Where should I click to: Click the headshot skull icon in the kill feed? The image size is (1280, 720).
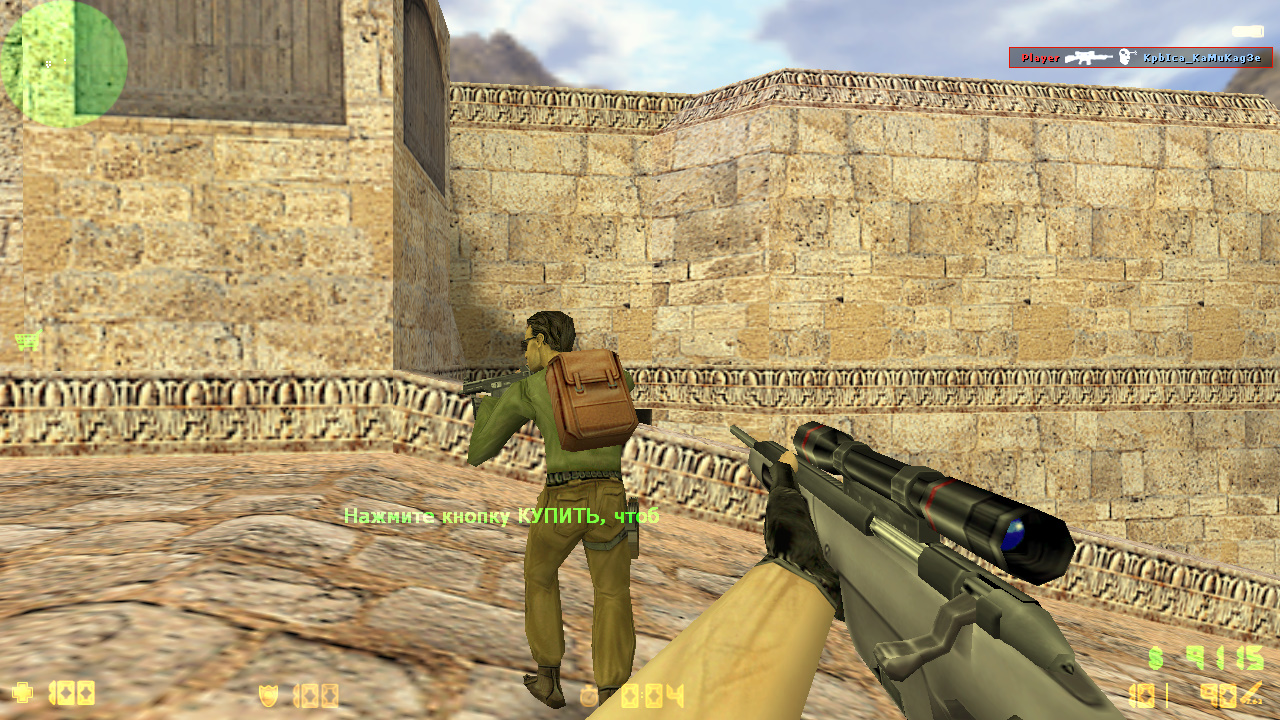tap(1128, 58)
